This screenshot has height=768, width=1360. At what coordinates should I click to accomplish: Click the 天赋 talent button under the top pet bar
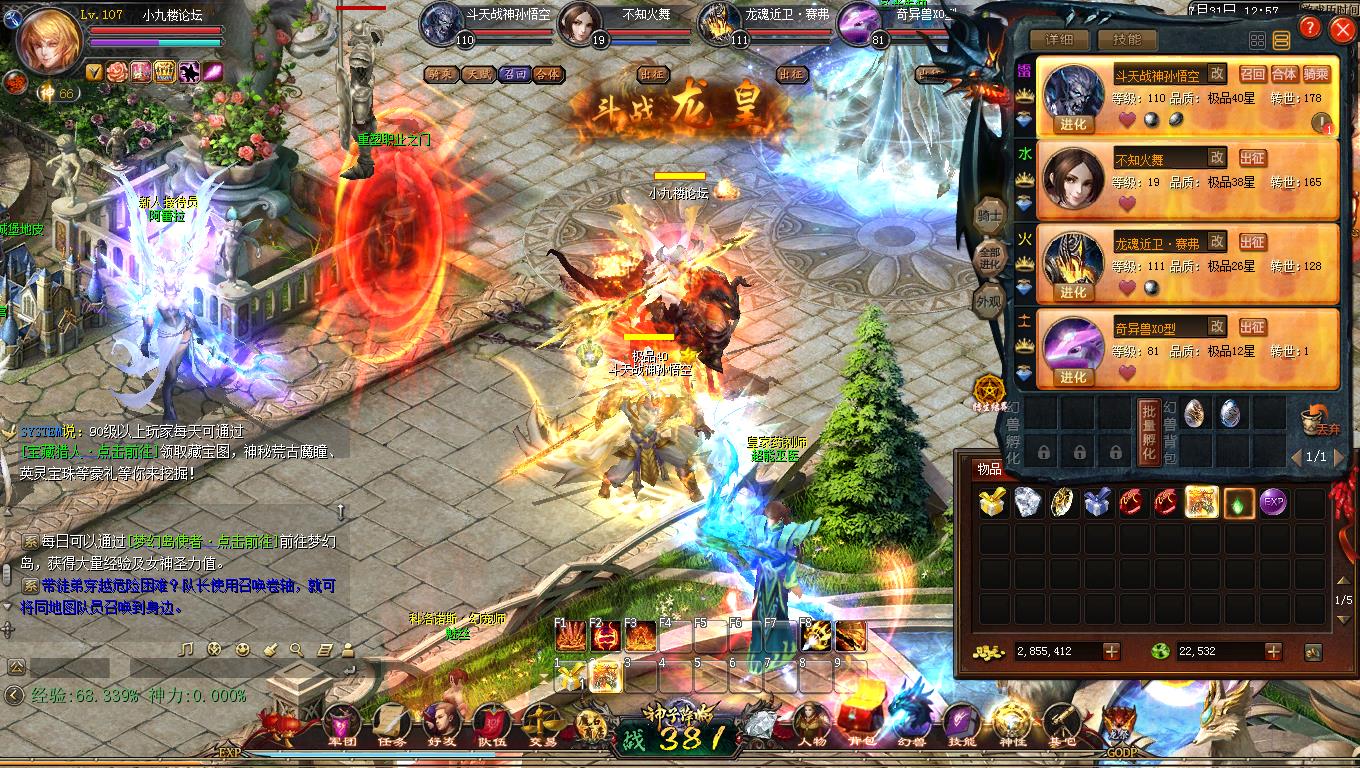point(478,74)
